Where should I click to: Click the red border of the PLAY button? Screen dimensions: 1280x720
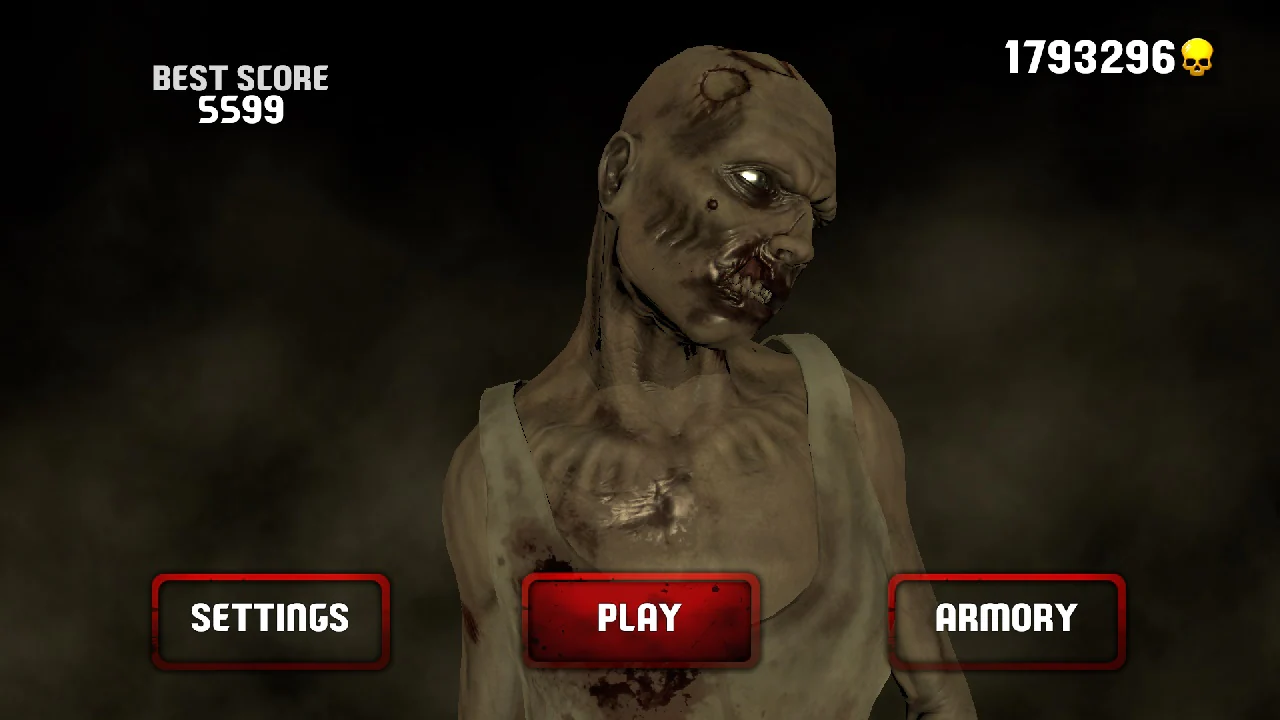(640, 578)
